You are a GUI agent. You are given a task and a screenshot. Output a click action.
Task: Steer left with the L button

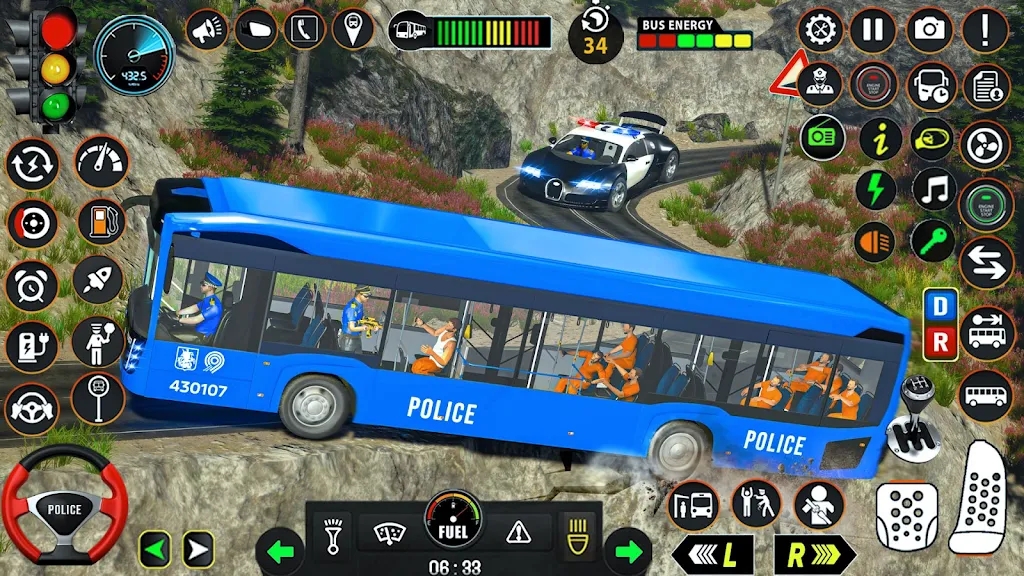pyautogui.click(x=710, y=554)
